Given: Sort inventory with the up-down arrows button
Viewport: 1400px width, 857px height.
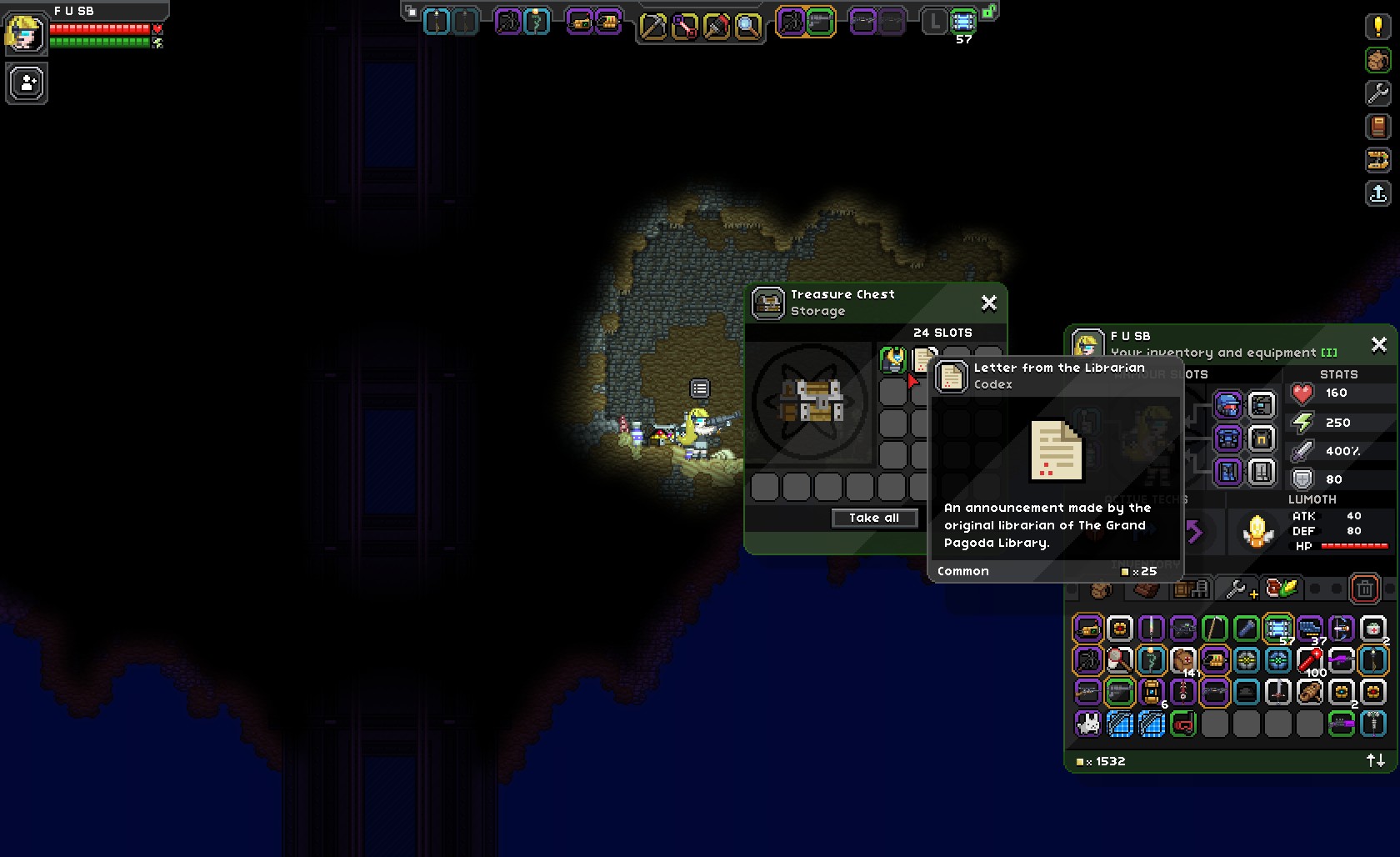Looking at the screenshot, I should [x=1375, y=760].
